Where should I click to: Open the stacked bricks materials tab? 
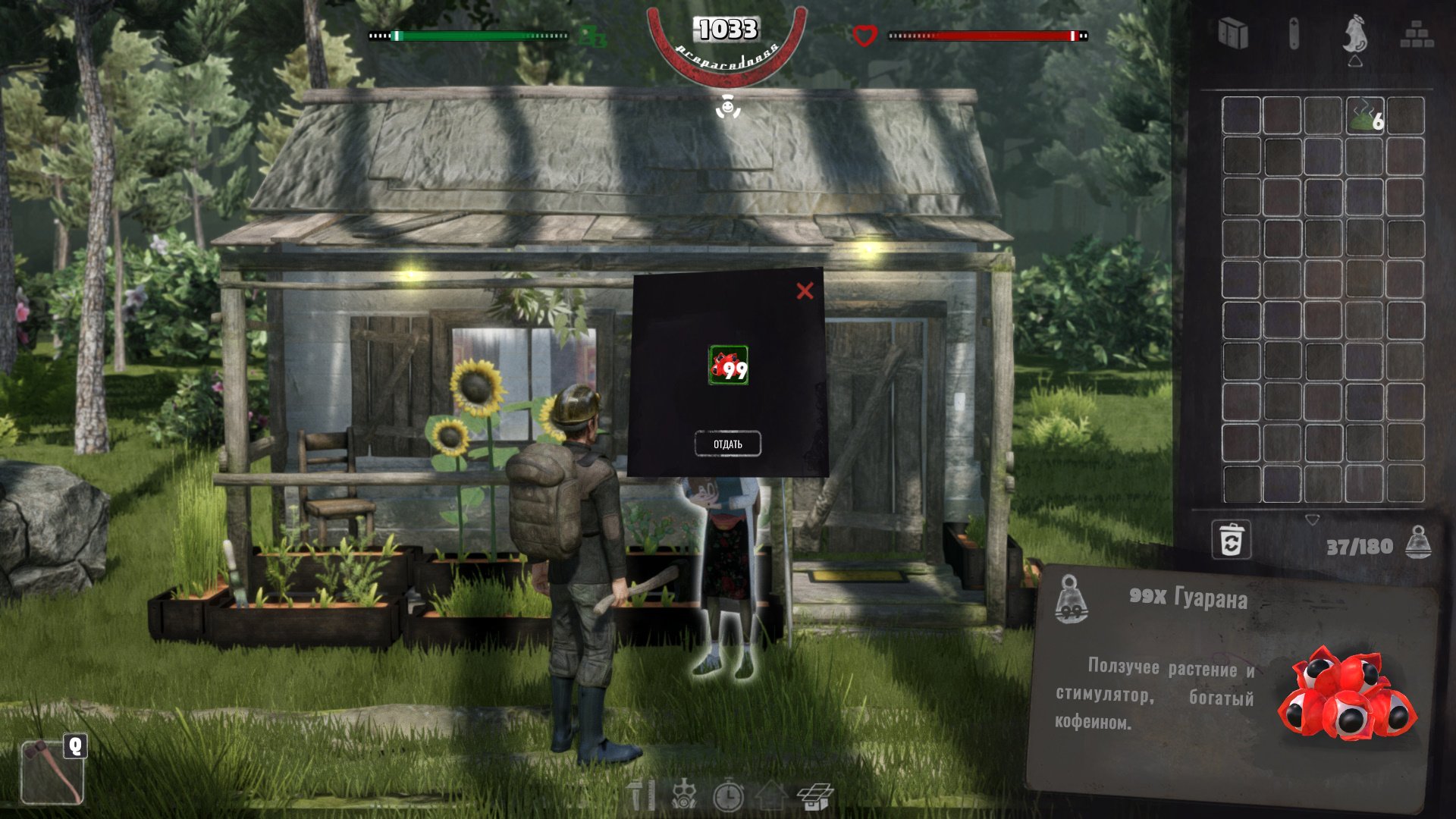click(1416, 35)
